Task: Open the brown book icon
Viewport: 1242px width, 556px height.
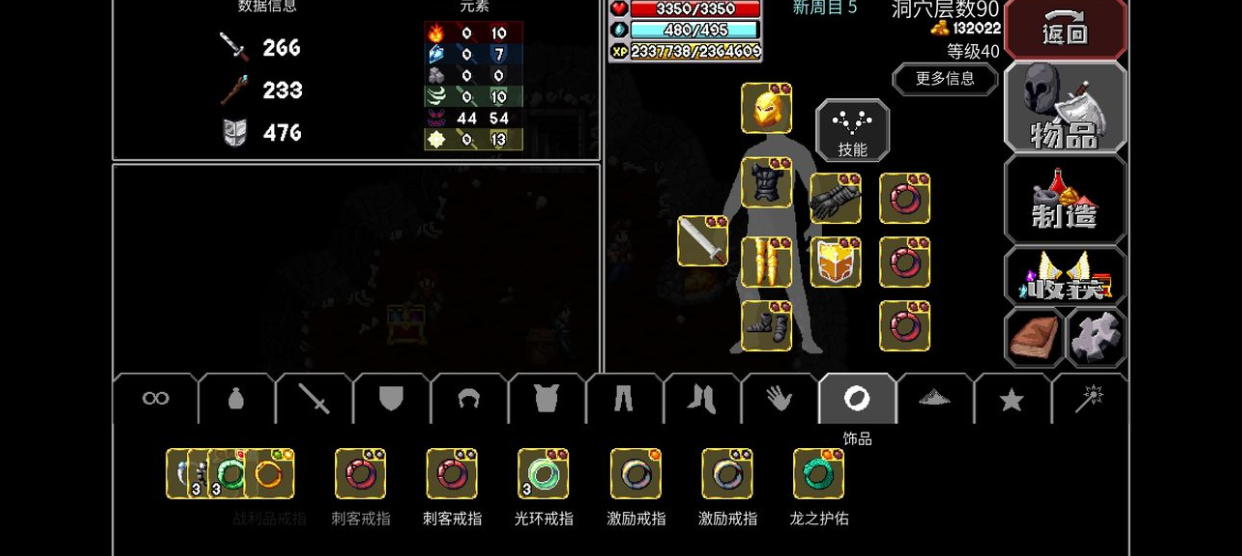Action: point(1034,338)
